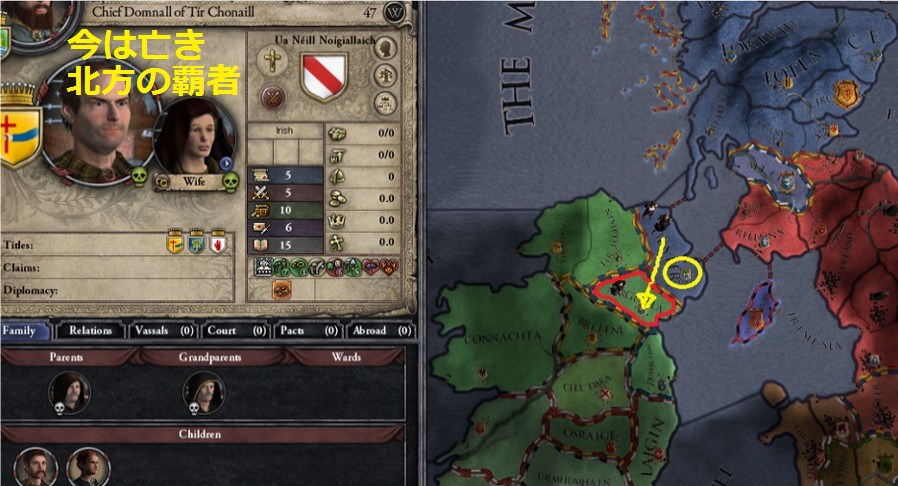Screen dimensions: 898x486
Task: Click the orange modifier icon below traits
Action: coord(281,289)
